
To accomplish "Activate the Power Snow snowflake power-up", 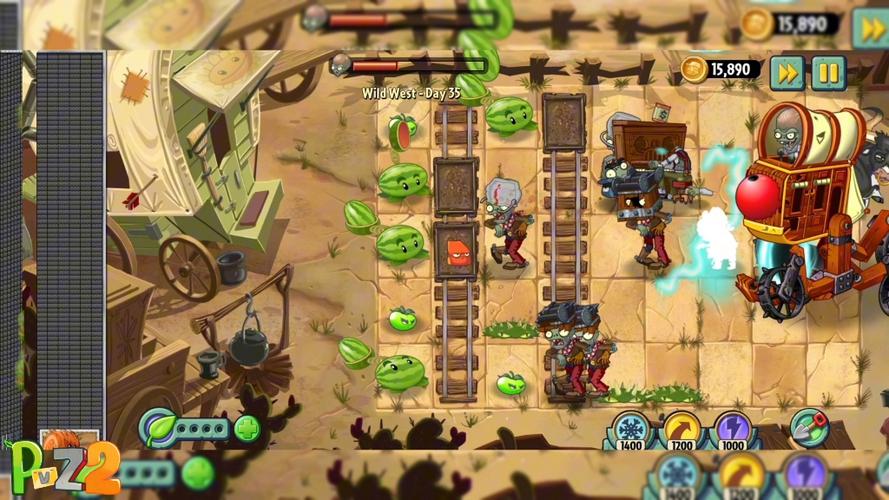I will click(630, 430).
